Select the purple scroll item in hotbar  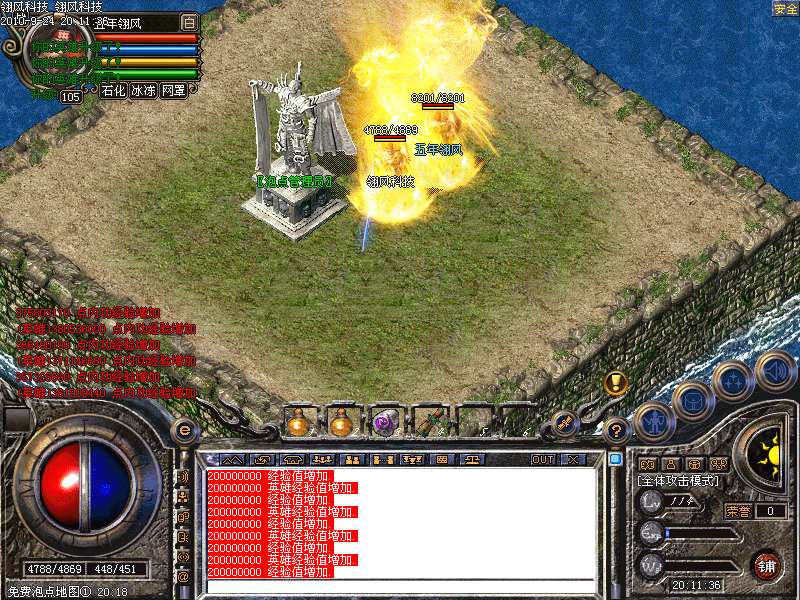(385, 422)
